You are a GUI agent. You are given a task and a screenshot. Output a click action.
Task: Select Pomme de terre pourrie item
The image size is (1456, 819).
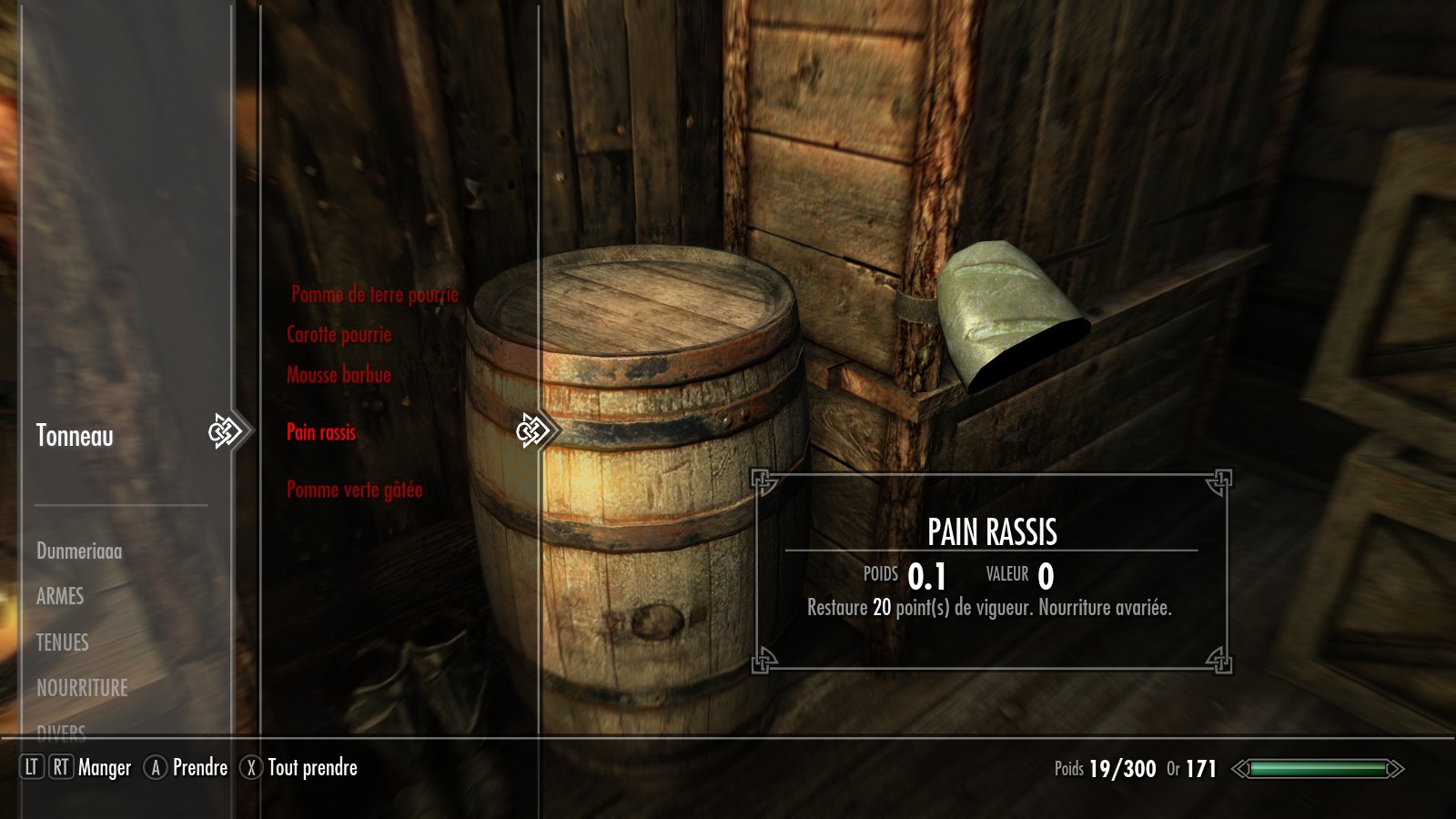(x=374, y=294)
